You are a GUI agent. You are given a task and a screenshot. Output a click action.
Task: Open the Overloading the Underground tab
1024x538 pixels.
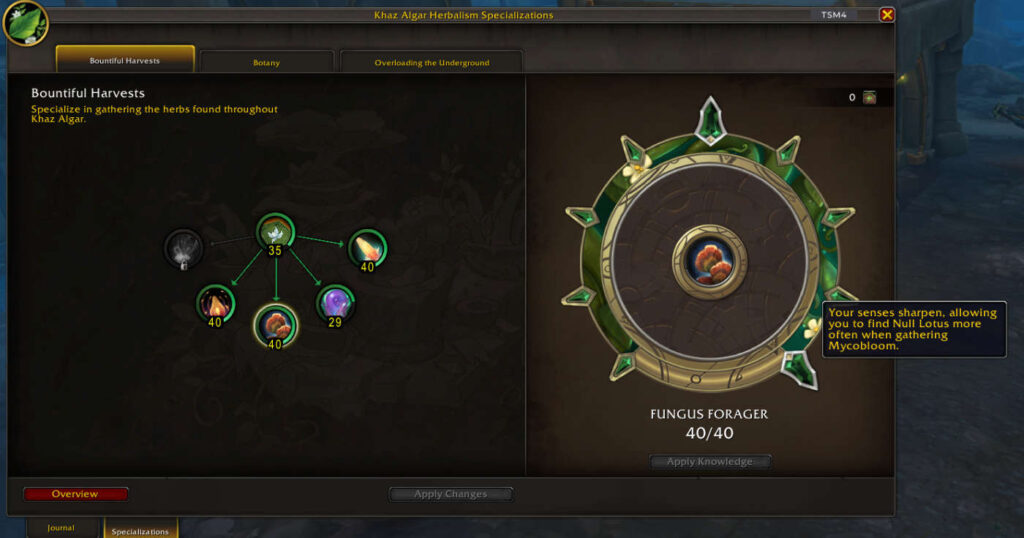point(431,62)
